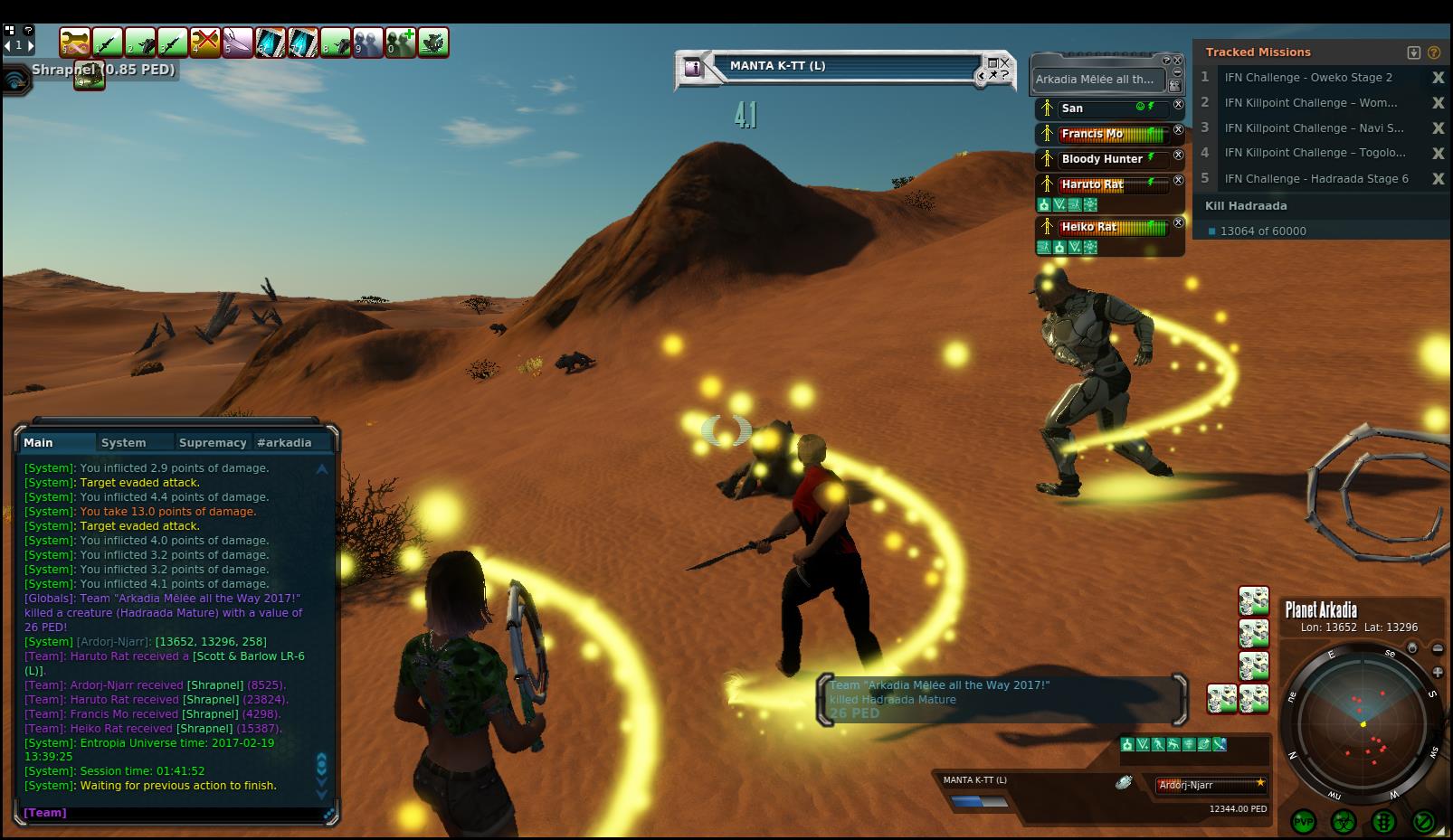Close the MANTA K-TT (L) target window
The image size is (1453, 840).
(1005, 63)
